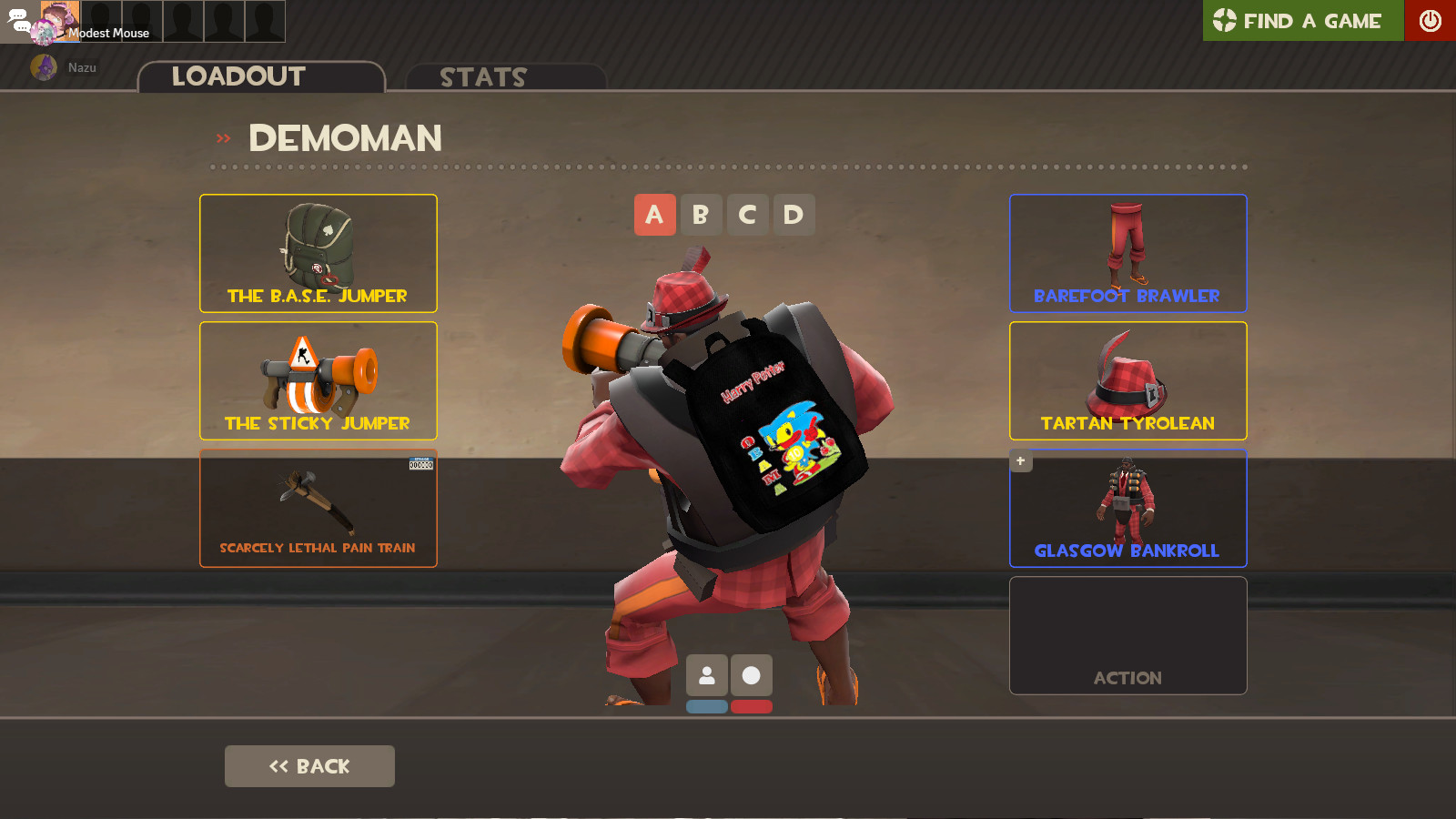Click Nazu's avatar near top left
This screenshot has width=1456, height=819.
point(44,66)
